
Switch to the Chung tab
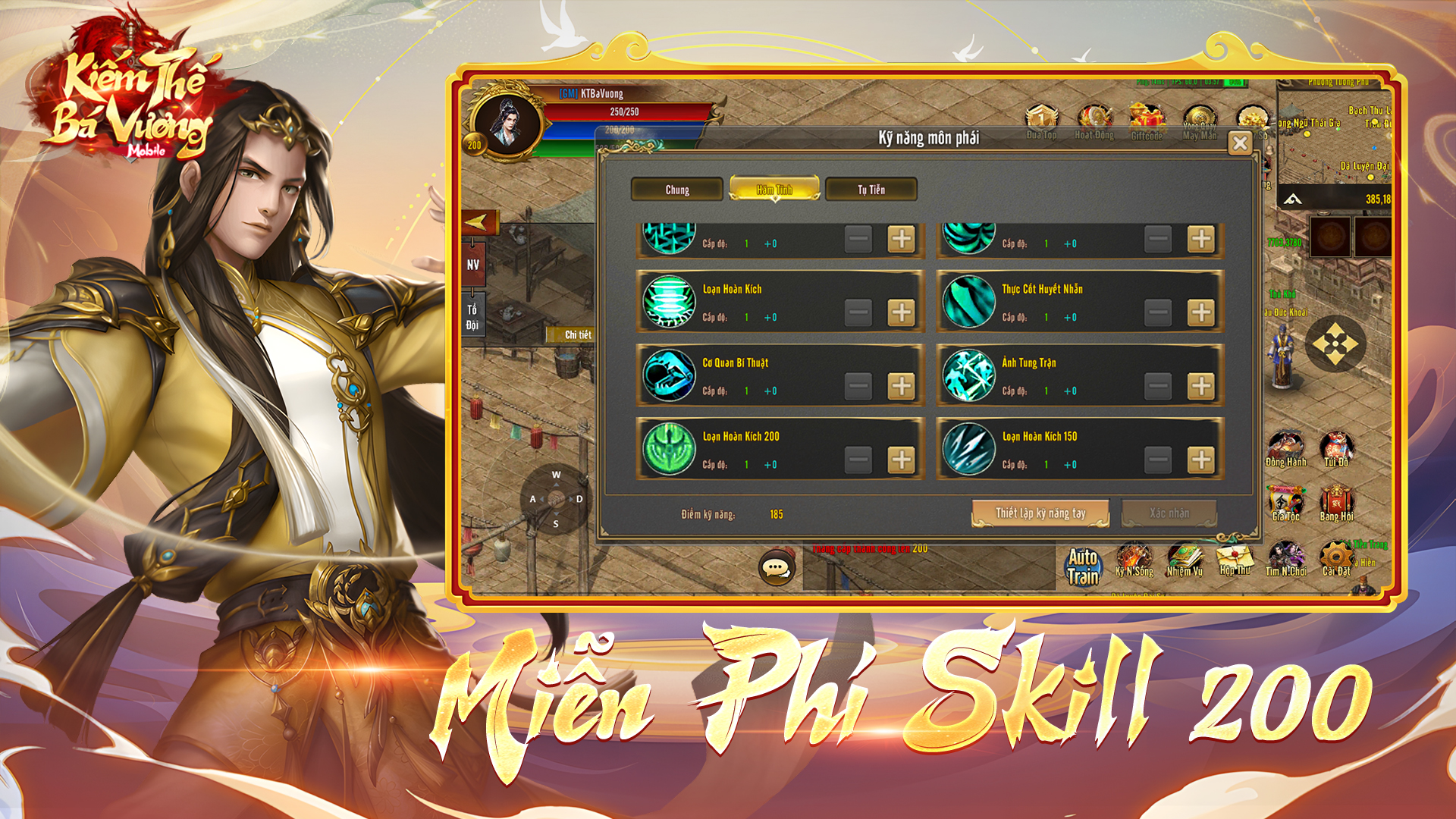pyautogui.click(x=676, y=190)
